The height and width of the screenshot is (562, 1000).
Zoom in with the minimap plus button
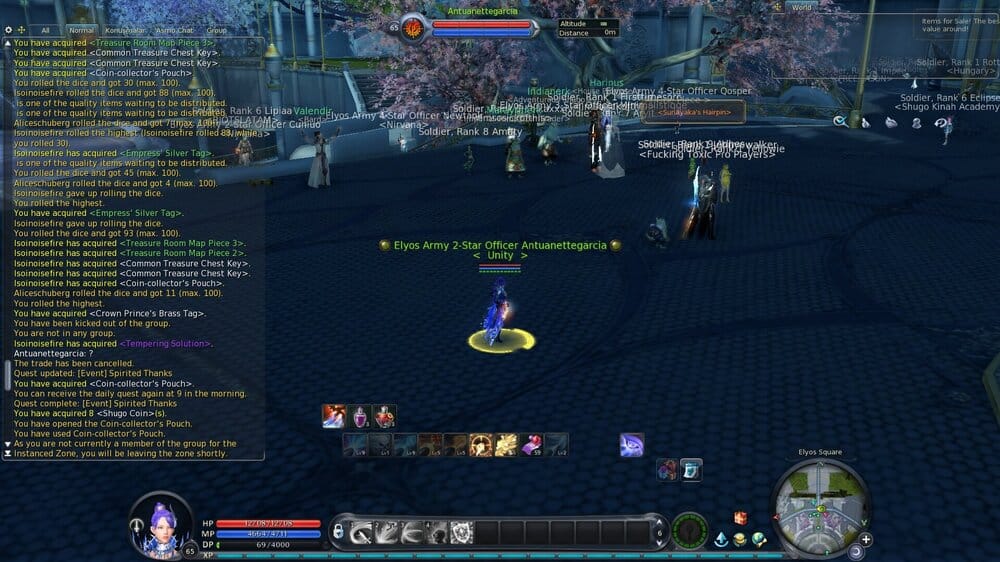pyautogui.click(x=865, y=539)
